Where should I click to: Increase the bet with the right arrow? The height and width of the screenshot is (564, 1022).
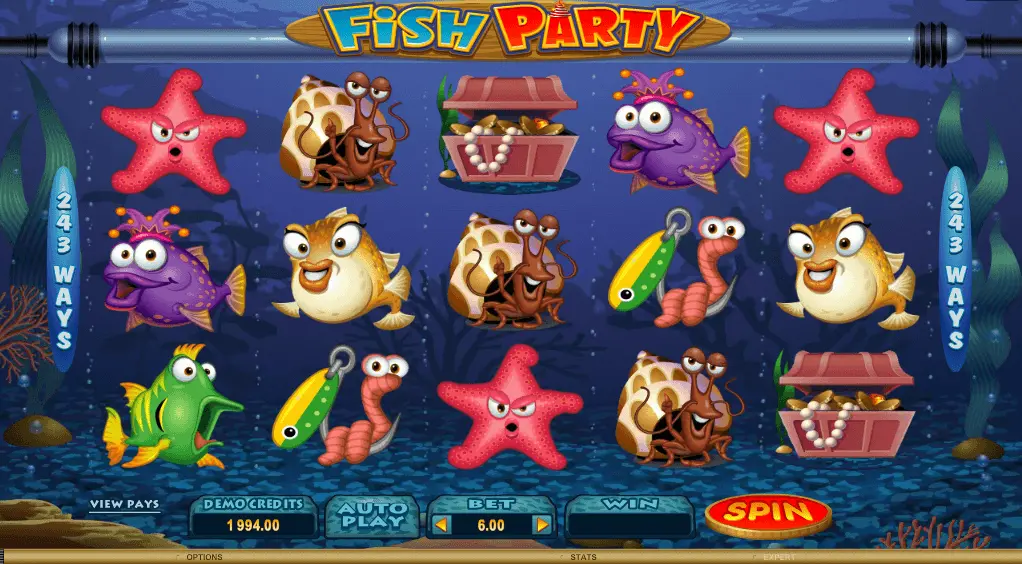[542, 524]
